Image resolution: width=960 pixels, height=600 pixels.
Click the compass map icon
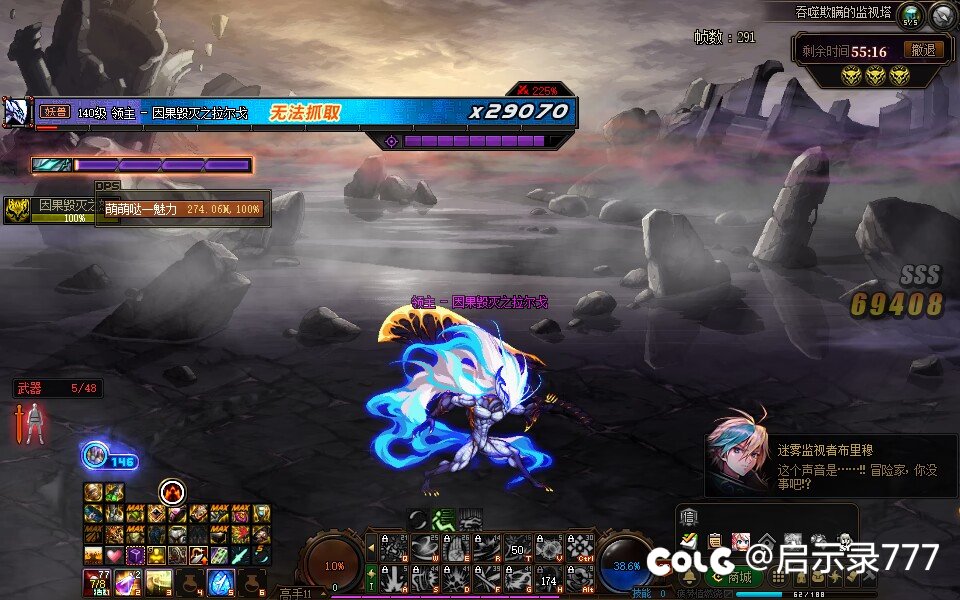940,14
